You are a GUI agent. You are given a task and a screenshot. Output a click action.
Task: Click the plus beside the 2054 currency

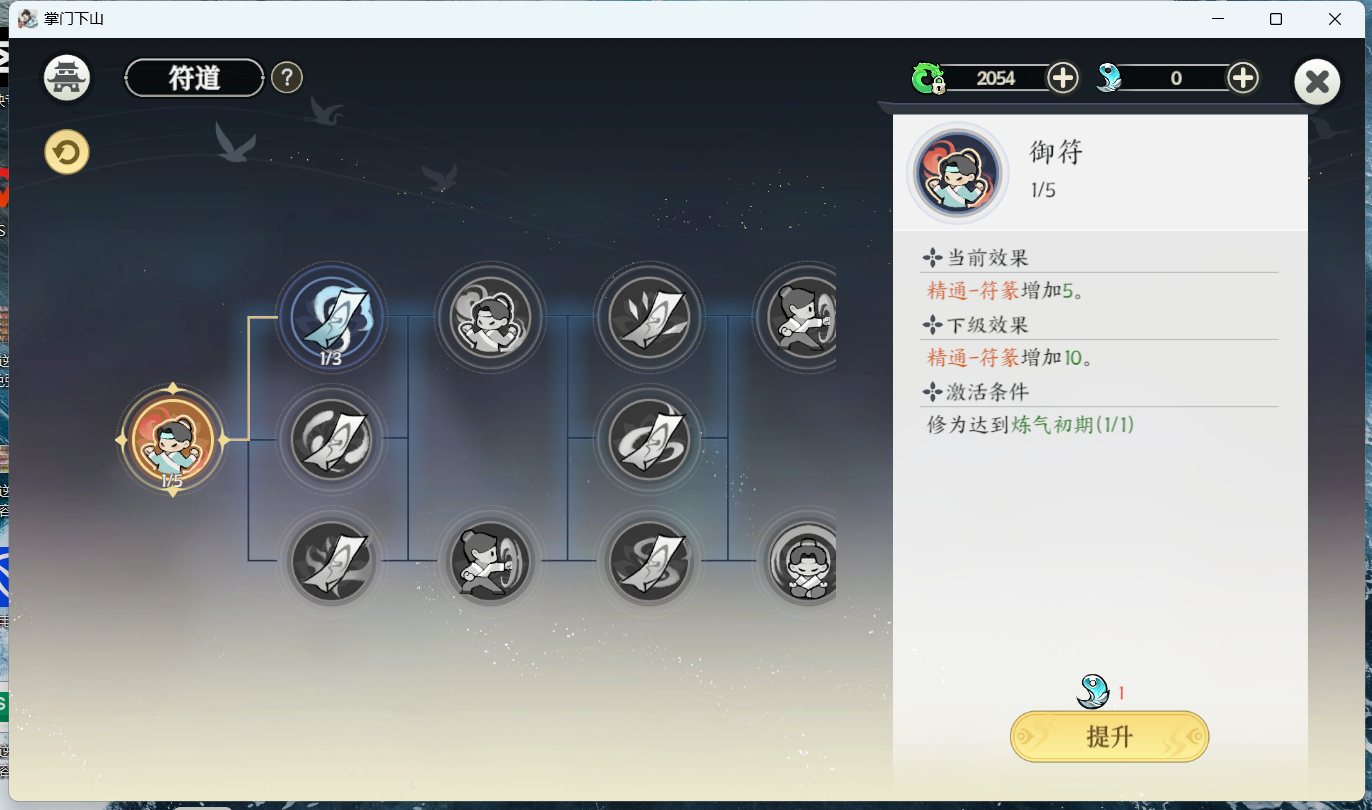point(1062,77)
